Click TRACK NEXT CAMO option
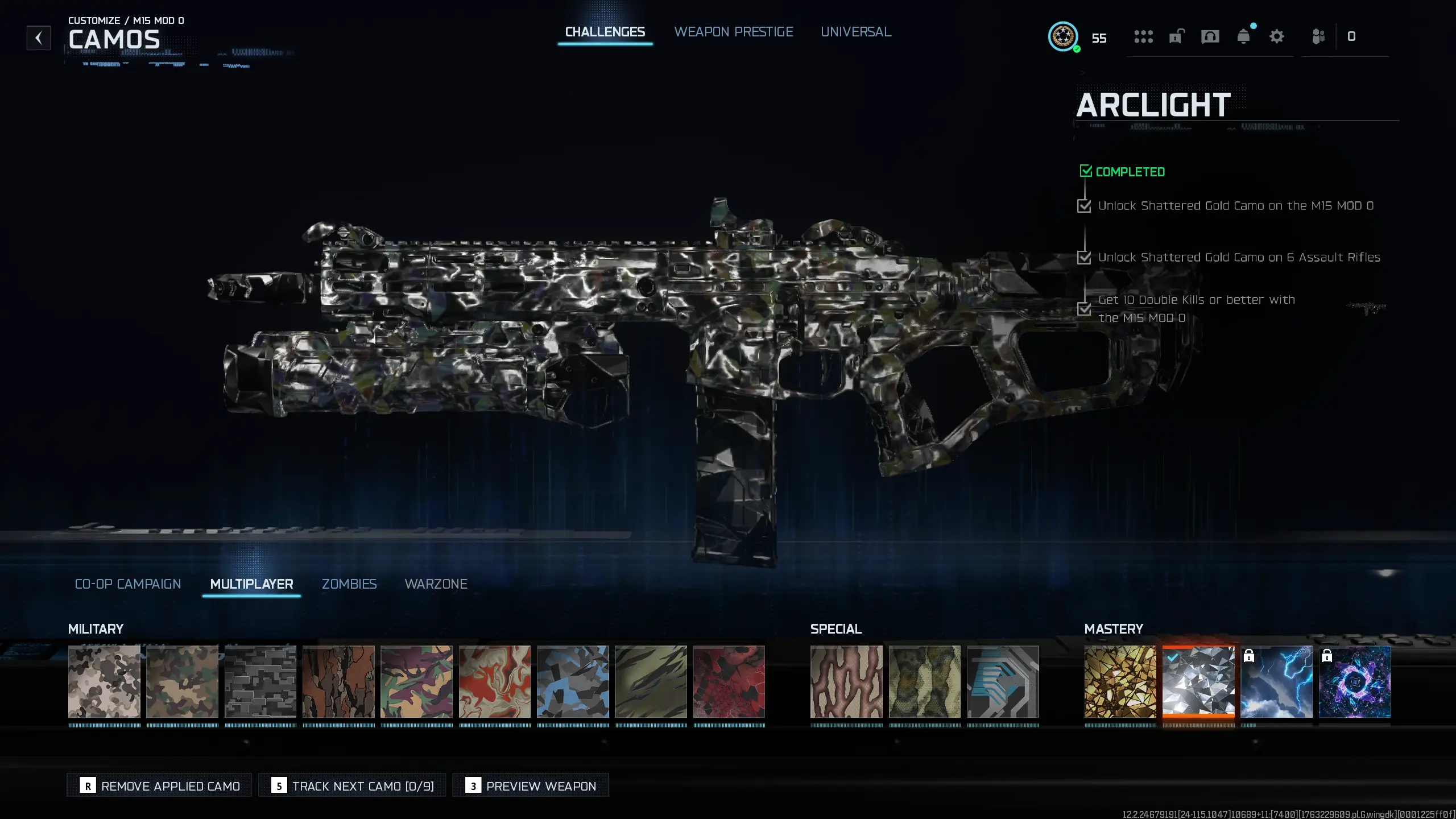This screenshot has width=1456, height=819. click(352, 785)
